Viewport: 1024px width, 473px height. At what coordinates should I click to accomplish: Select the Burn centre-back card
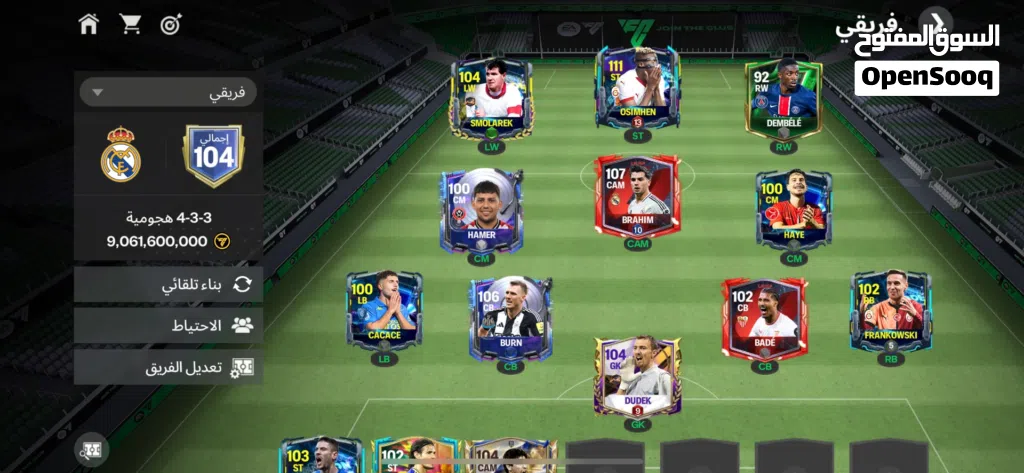point(511,318)
